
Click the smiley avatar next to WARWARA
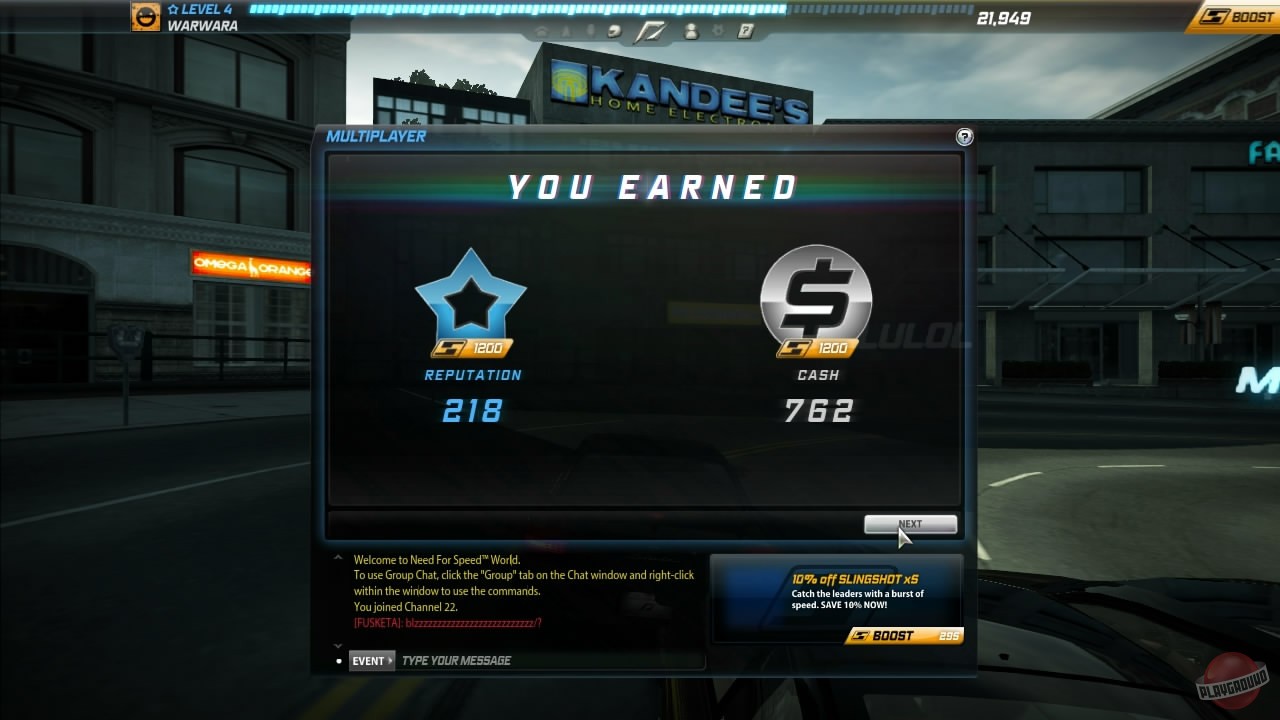tap(145, 17)
